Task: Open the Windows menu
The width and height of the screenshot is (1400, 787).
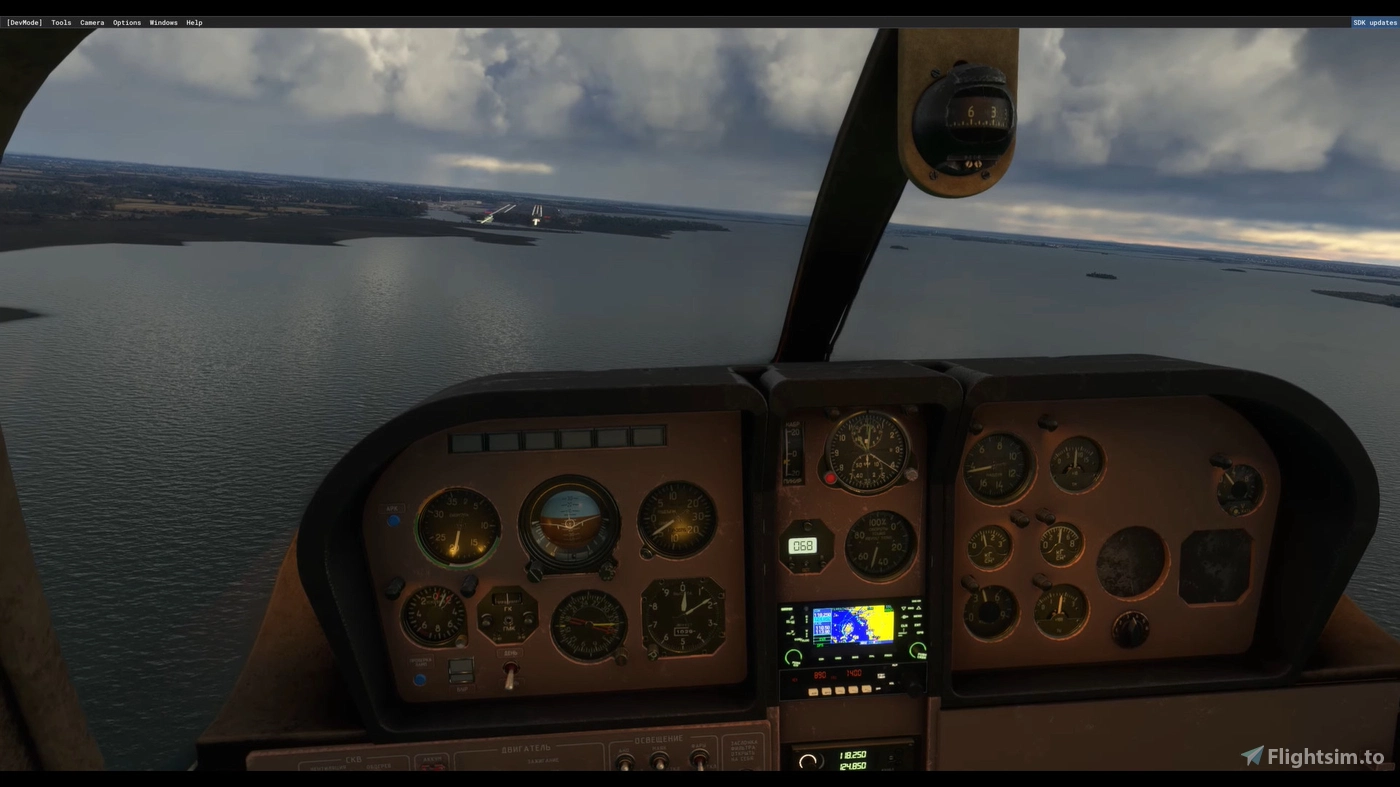Action: point(162,22)
